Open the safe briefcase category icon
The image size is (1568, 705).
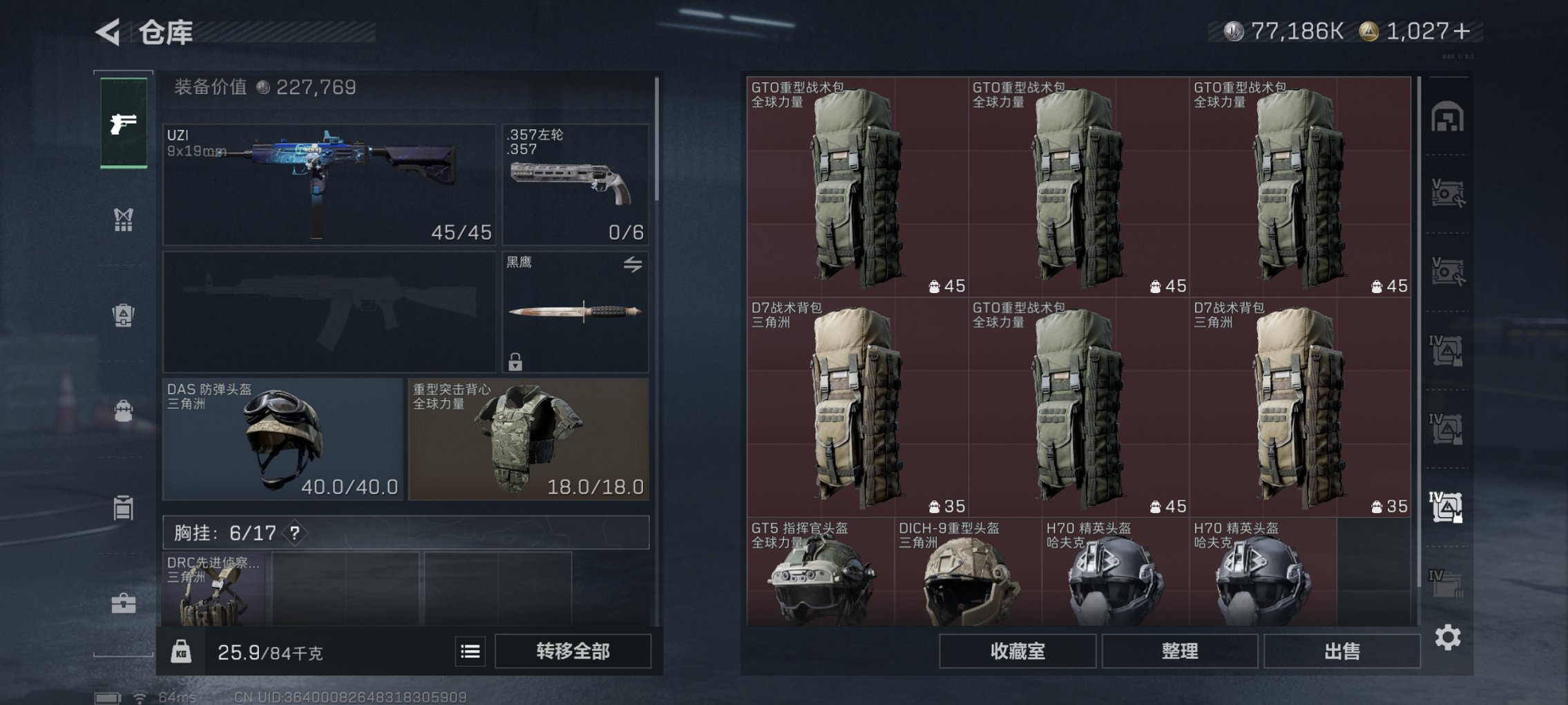[123, 601]
